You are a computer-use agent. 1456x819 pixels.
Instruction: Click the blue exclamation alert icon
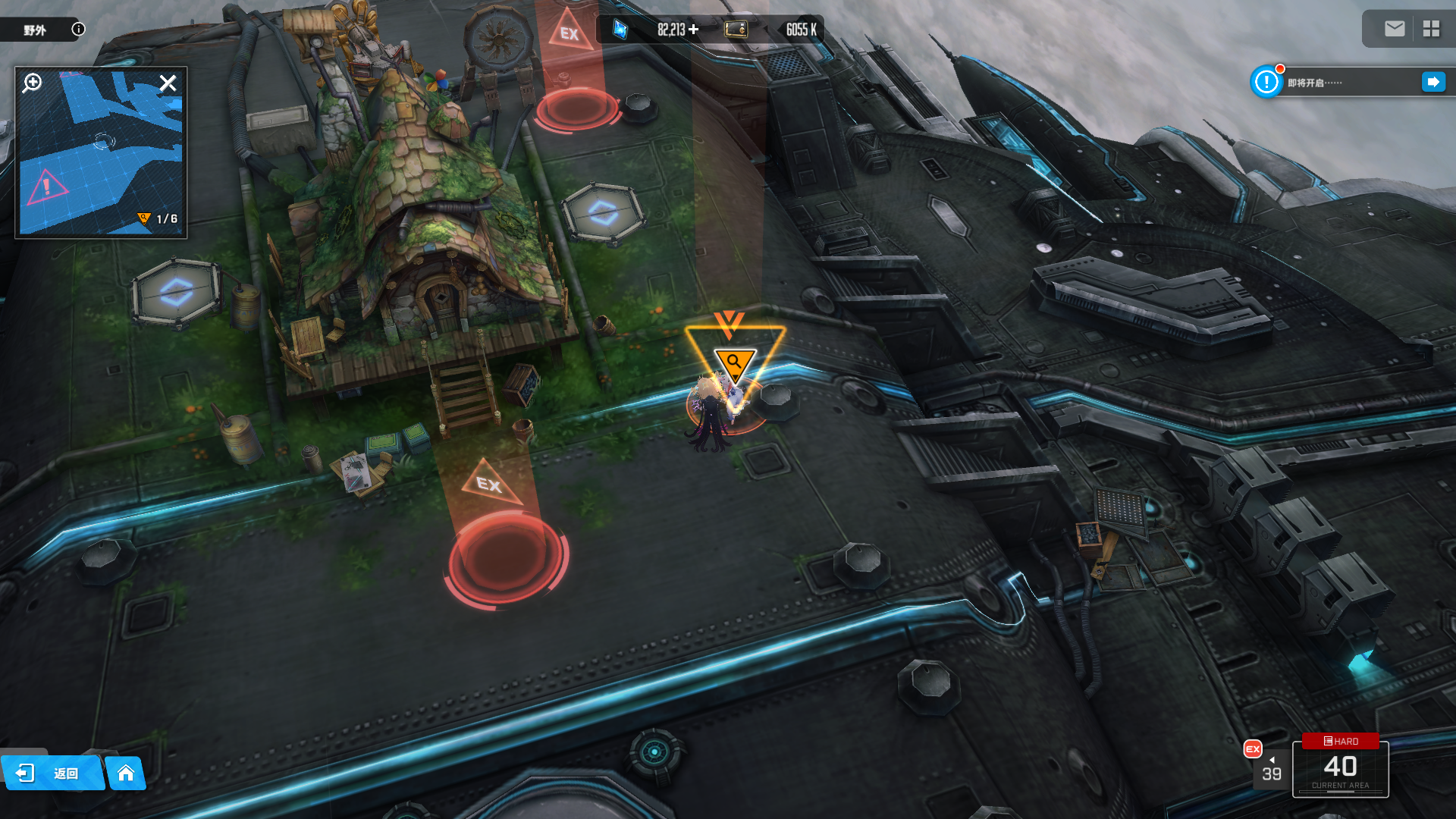[x=1266, y=82]
